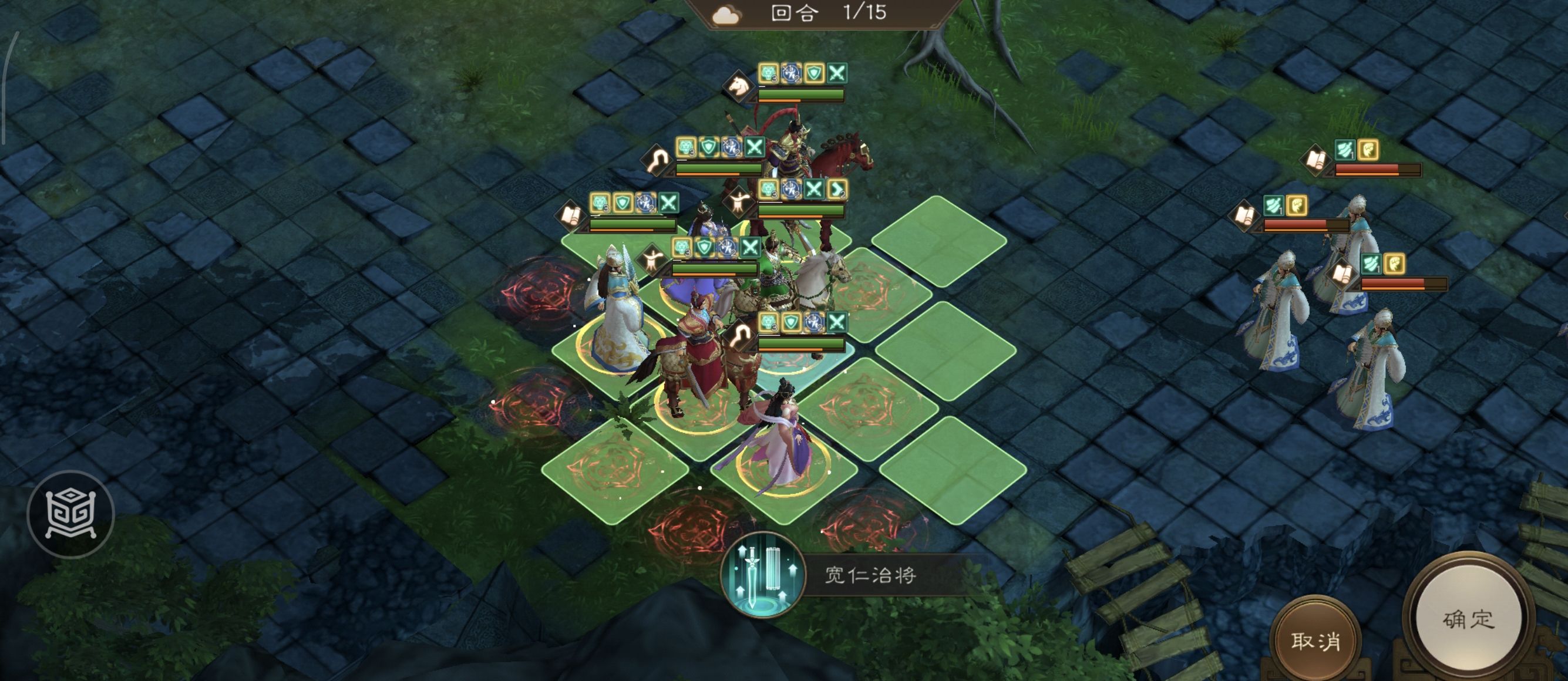Cancel the skill with 取消 button

[1315, 640]
